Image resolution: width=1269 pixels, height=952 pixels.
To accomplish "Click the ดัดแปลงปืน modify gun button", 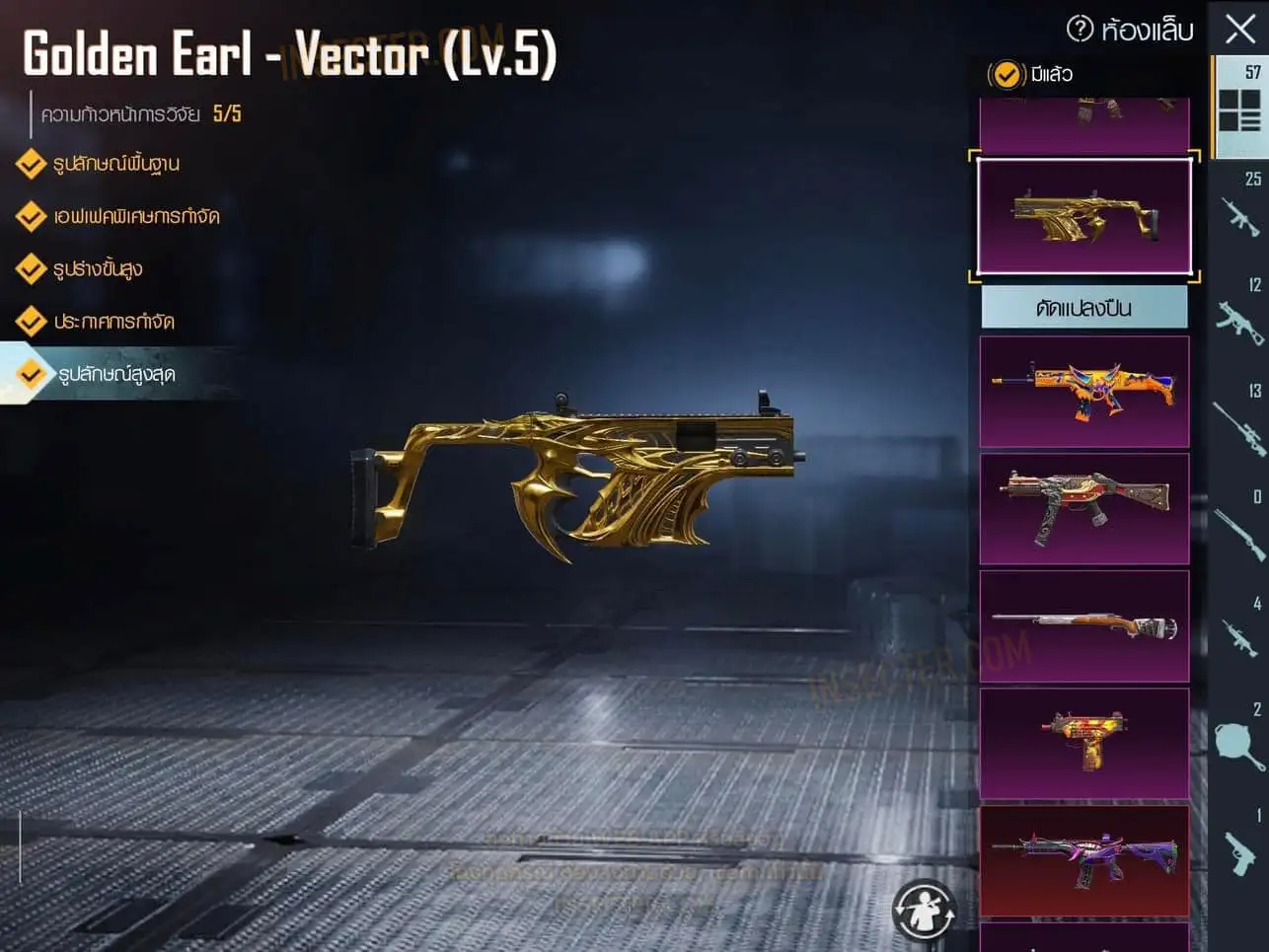I will [x=1083, y=308].
